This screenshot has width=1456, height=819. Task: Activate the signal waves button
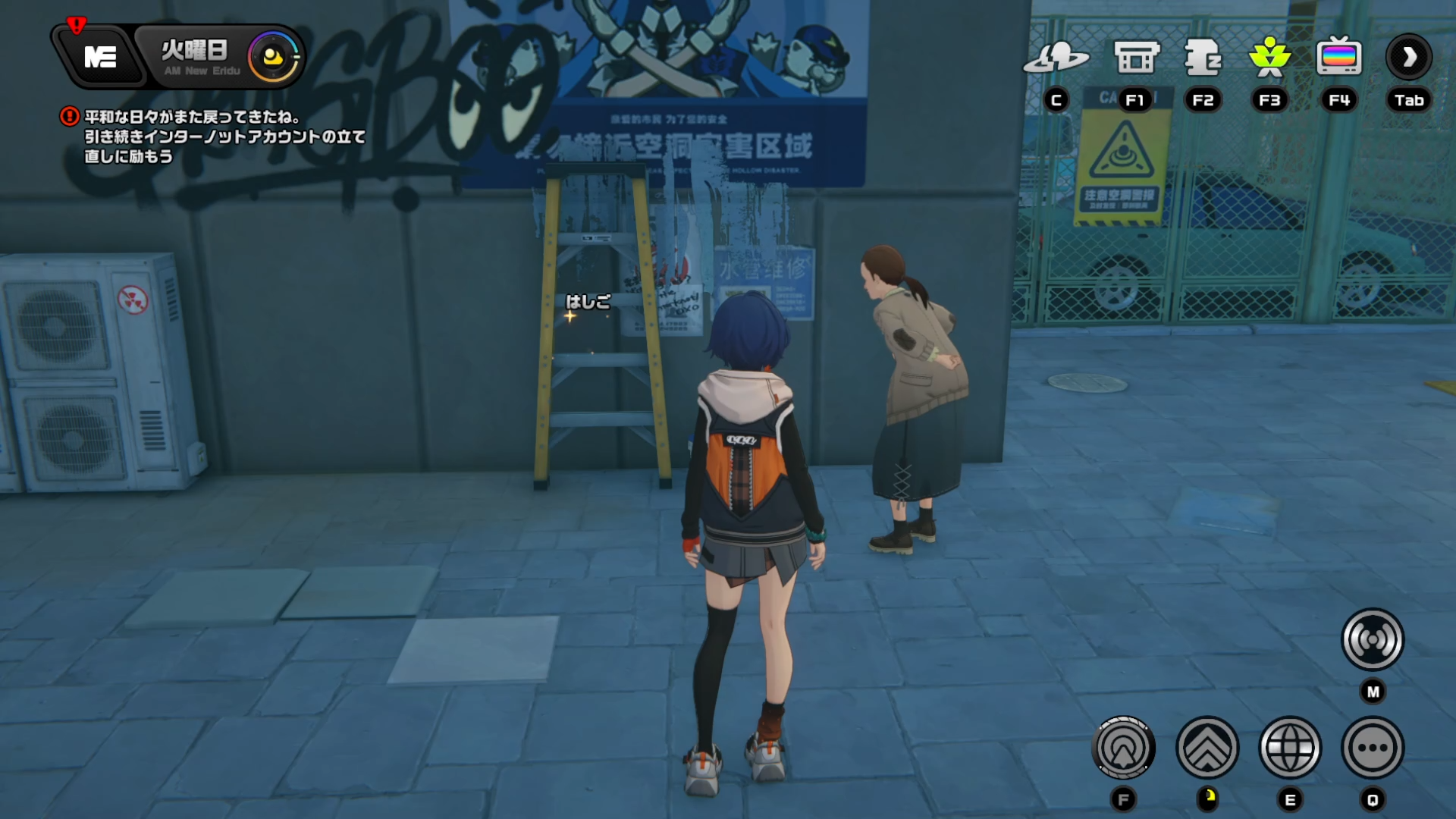point(1373,640)
